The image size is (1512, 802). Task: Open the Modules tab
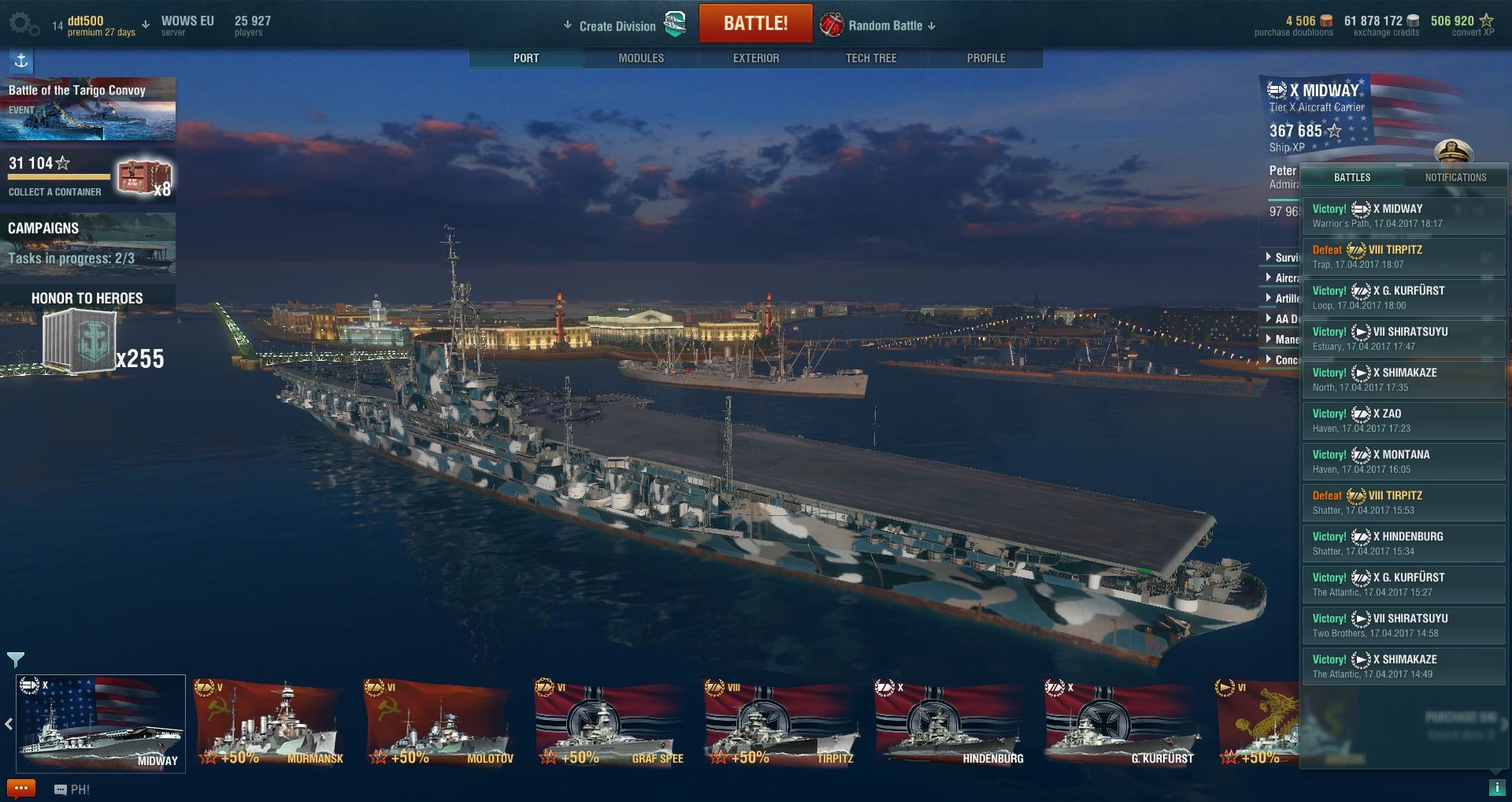pyautogui.click(x=641, y=58)
